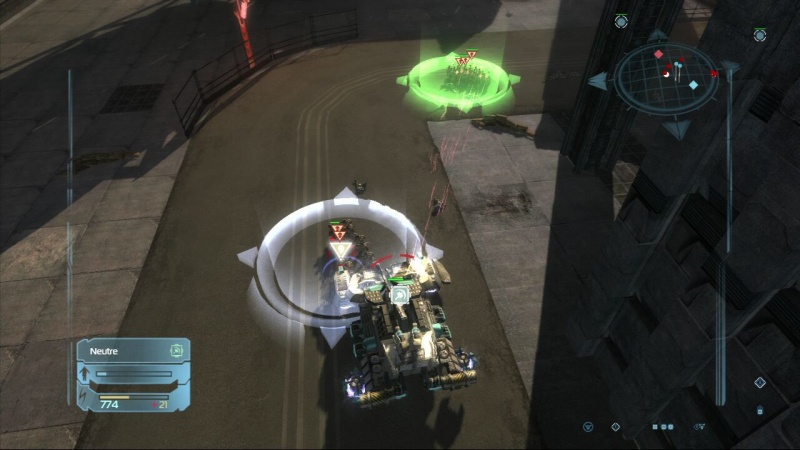Select the red diamond marker on the minimap
Image resolution: width=800 pixels, height=450 pixels.
tap(658, 53)
